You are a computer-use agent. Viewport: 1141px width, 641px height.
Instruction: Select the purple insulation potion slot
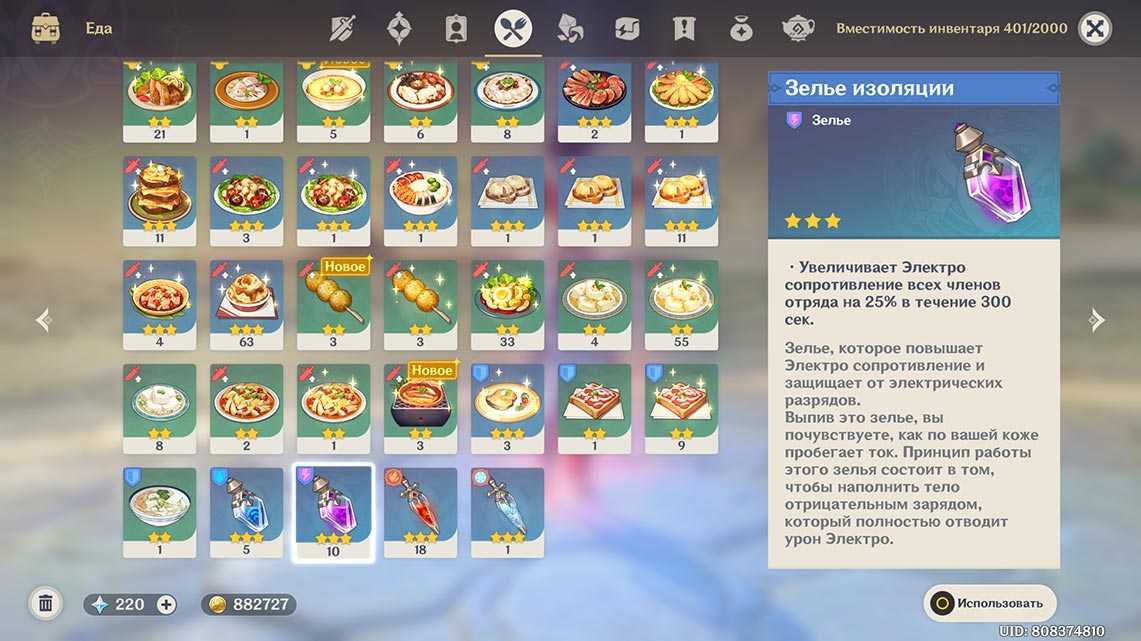pyautogui.click(x=333, y=511)
